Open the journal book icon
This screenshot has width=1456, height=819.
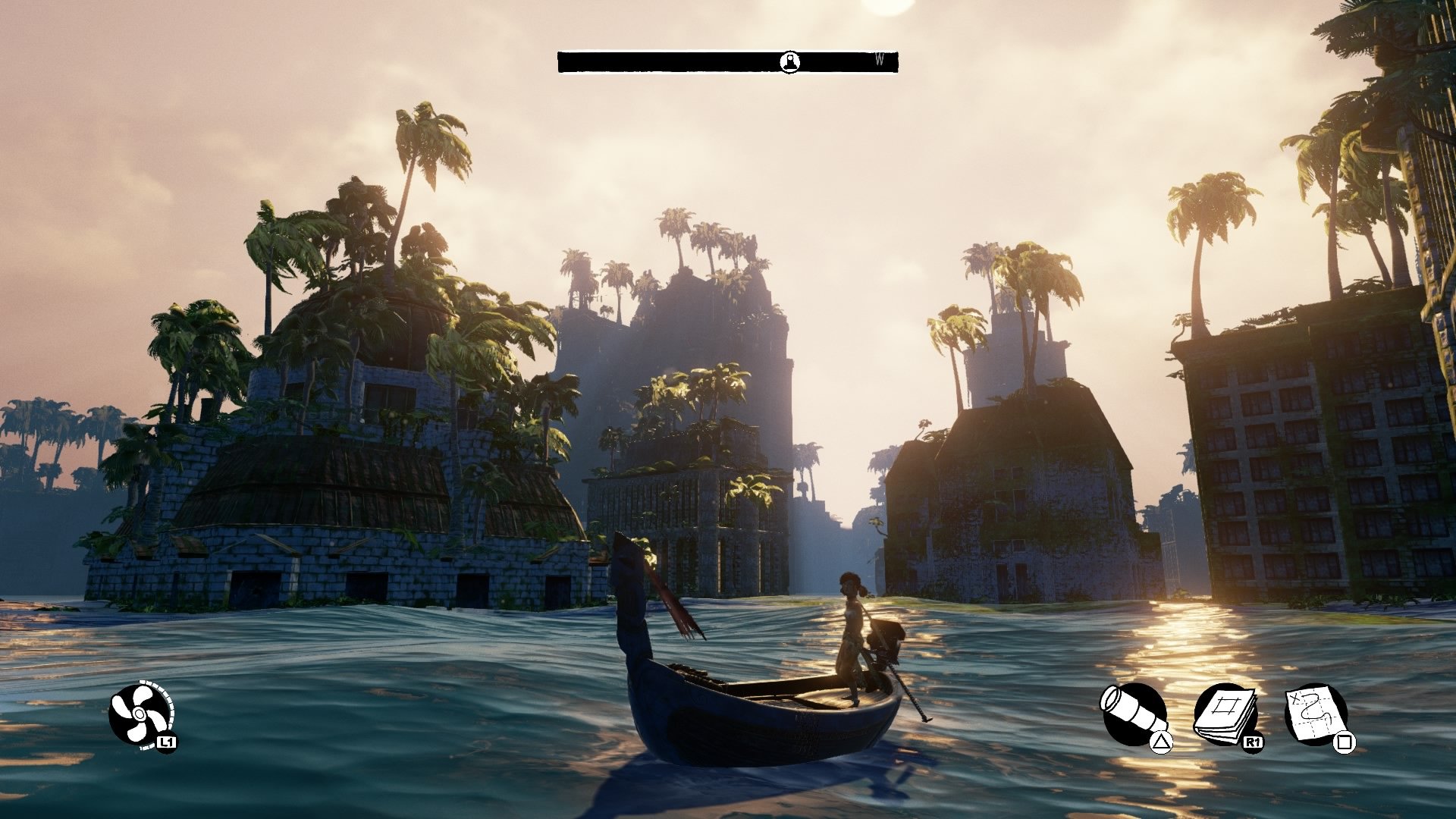[x=1224, y=714]
